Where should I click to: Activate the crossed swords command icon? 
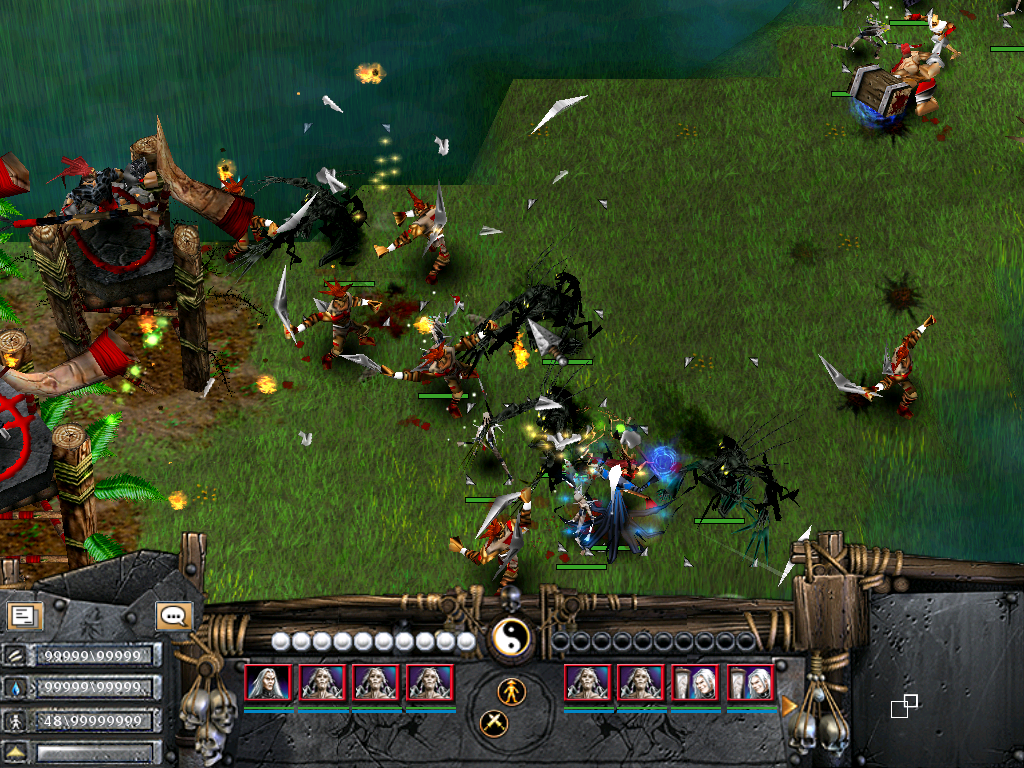(494, 722)
